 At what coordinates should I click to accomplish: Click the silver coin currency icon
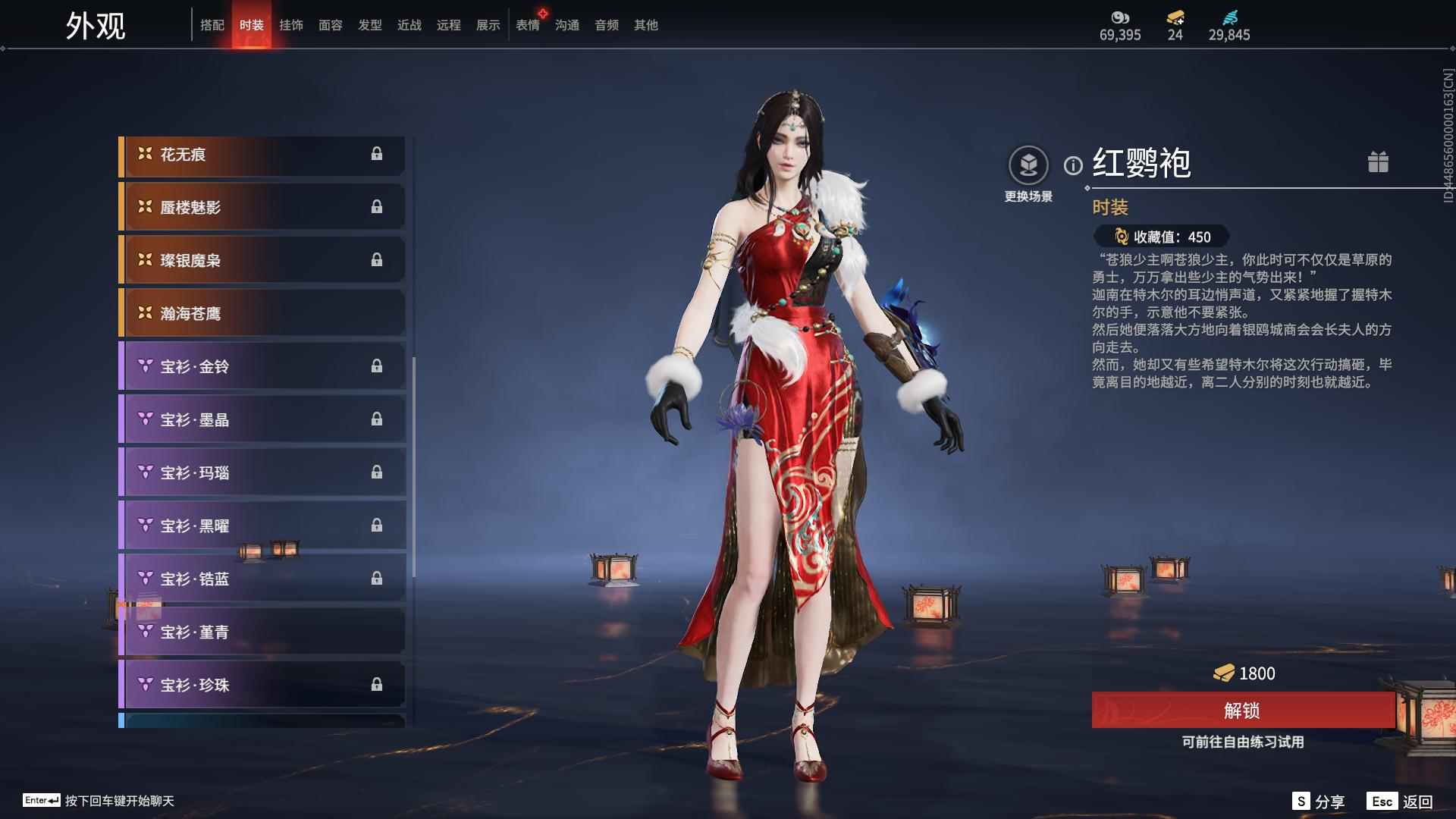click(1122, 18)
